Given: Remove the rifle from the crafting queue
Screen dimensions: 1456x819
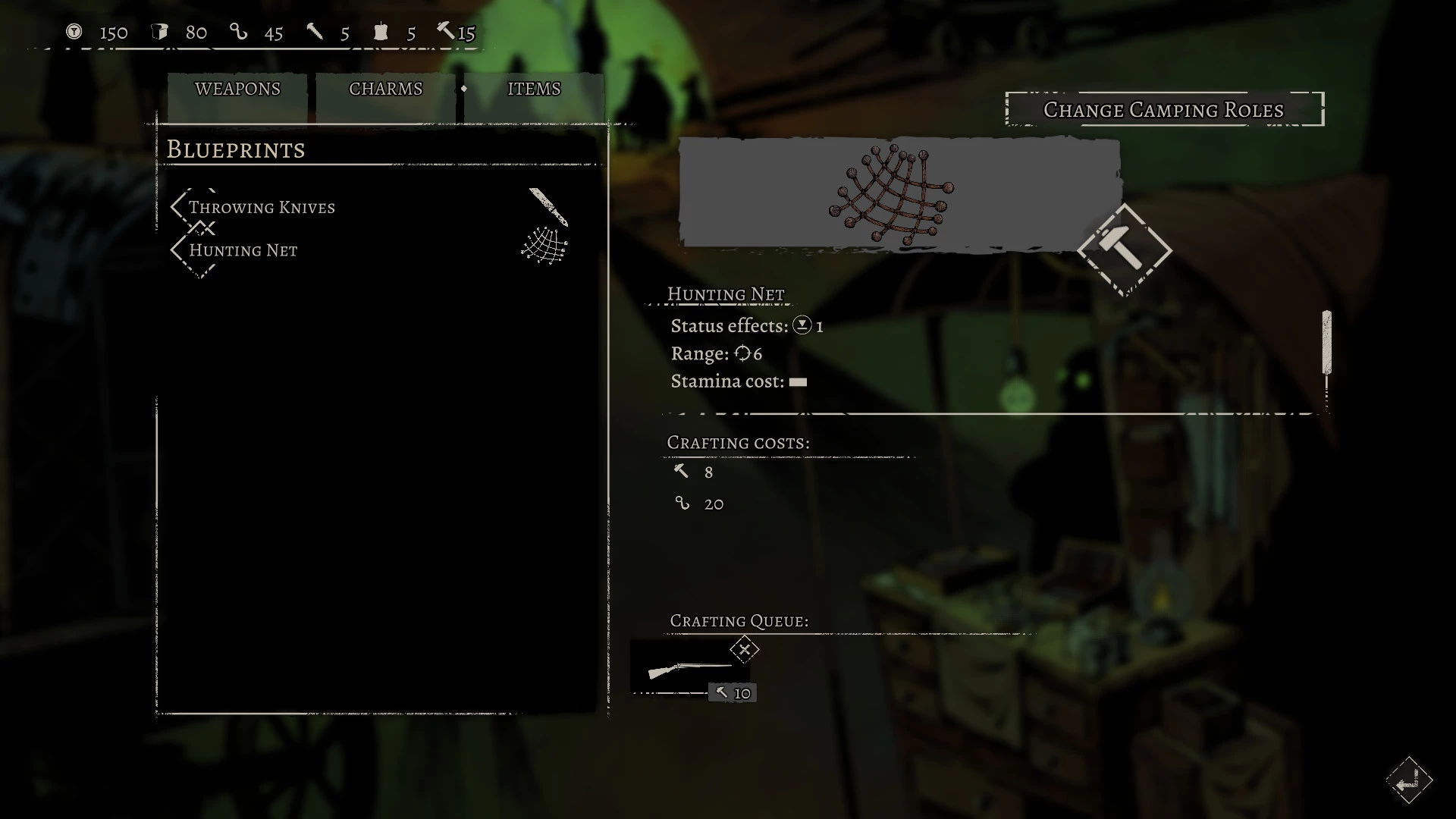Looking at the screenshot, I should [745, 650].
